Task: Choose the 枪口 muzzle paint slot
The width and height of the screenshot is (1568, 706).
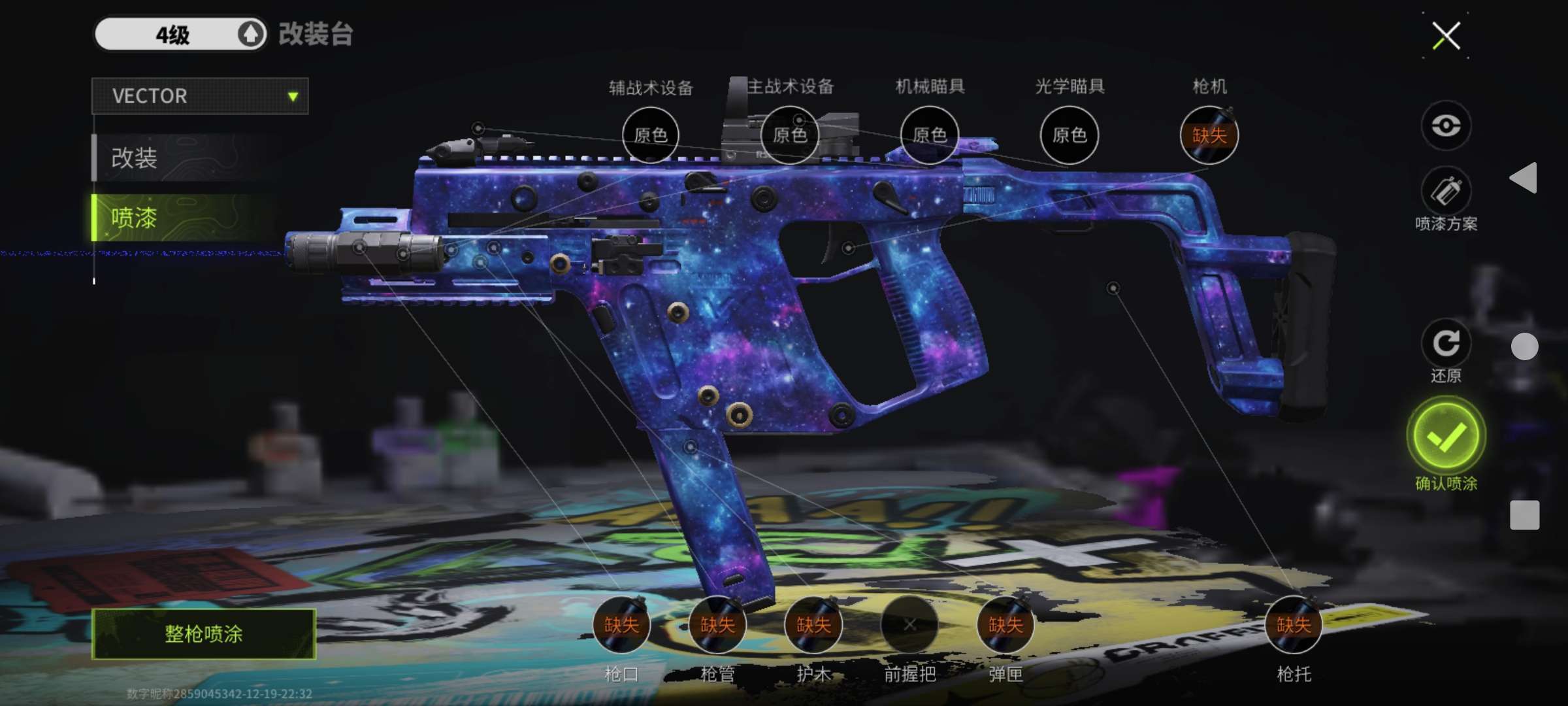Action: (x=621, y=625)
